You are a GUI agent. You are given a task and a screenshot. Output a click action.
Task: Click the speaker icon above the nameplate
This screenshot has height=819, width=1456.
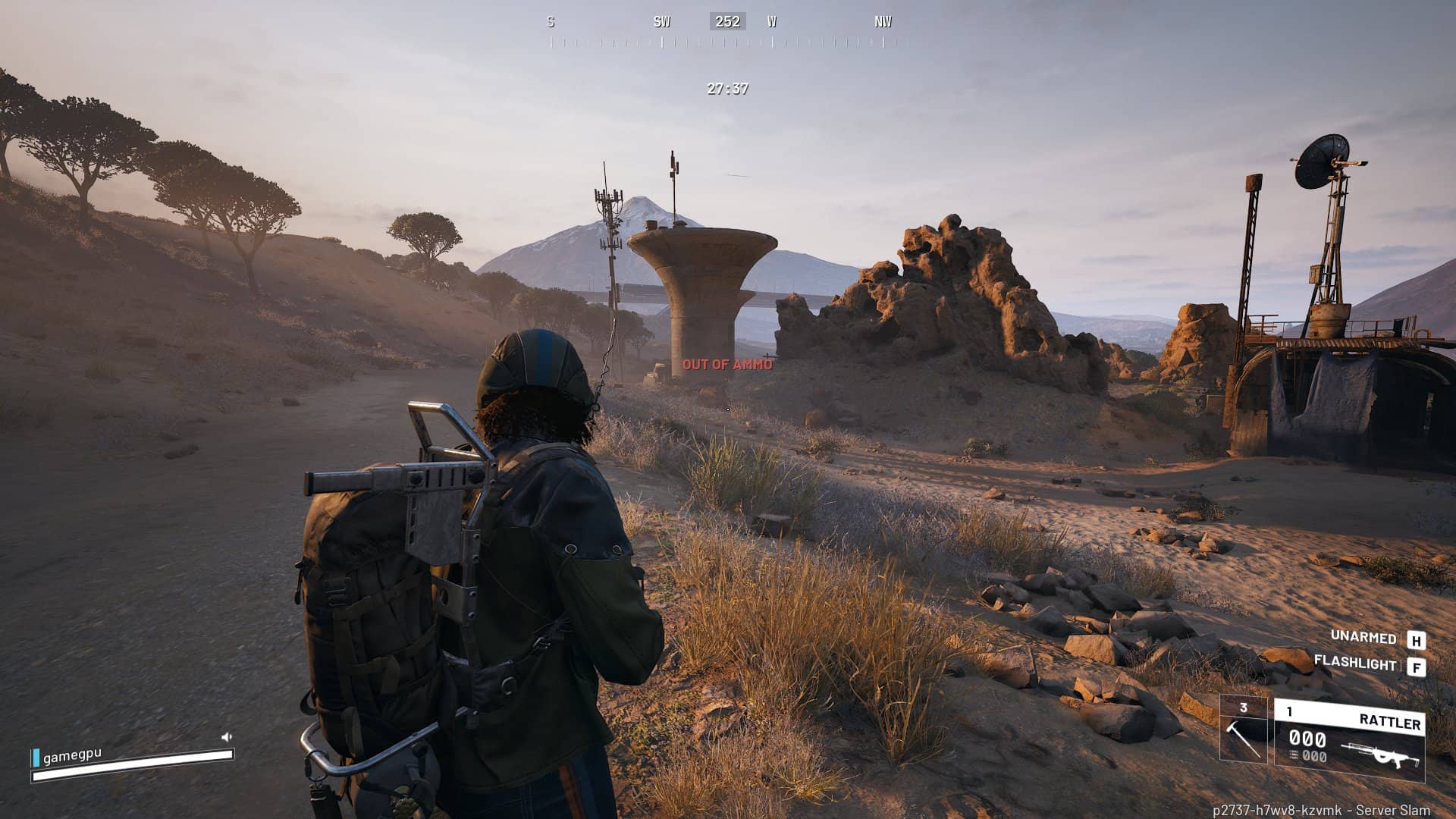pyautogui.click(x=227, y=736)
